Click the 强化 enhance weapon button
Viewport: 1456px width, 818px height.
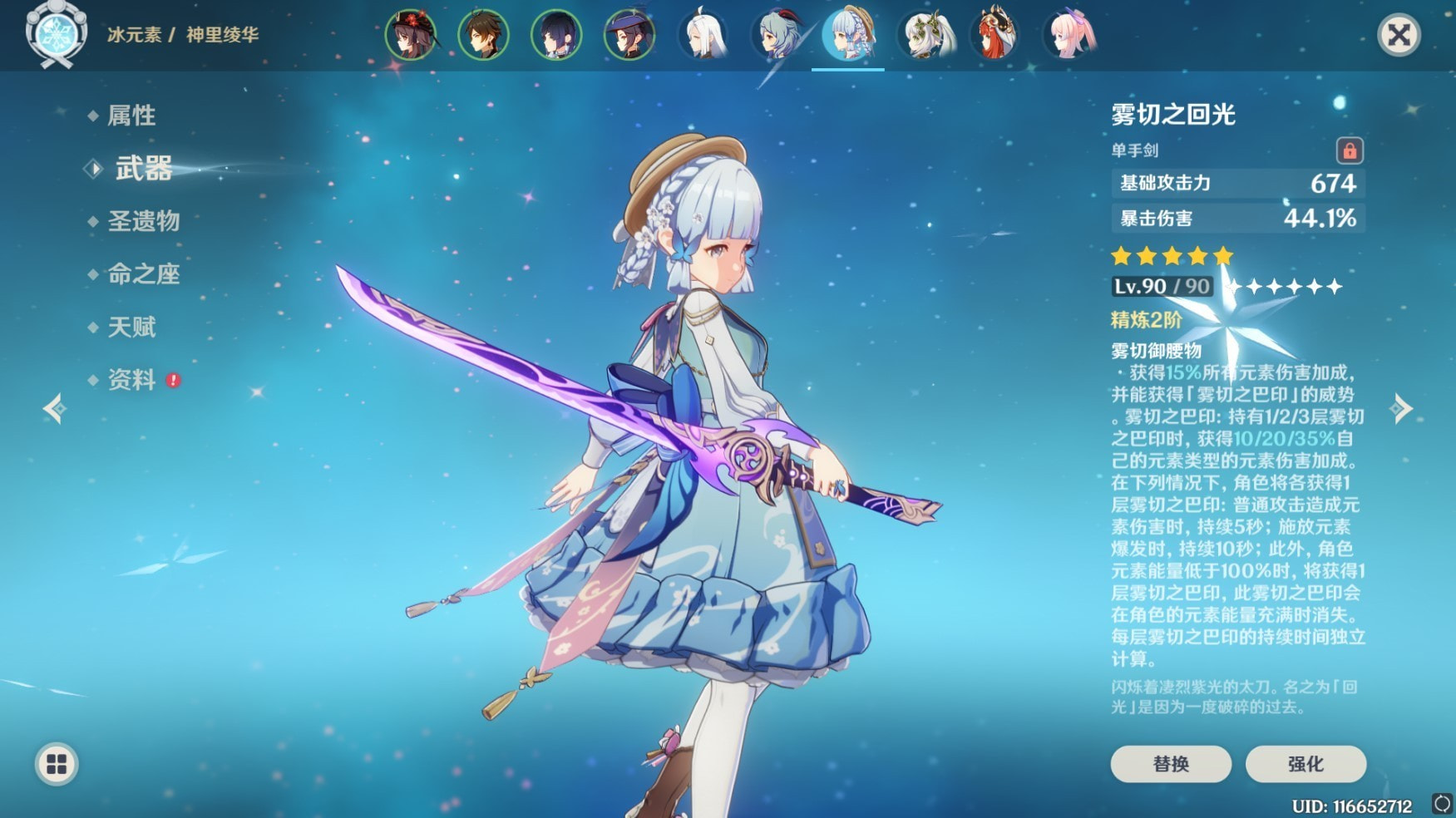[1305, 763]
